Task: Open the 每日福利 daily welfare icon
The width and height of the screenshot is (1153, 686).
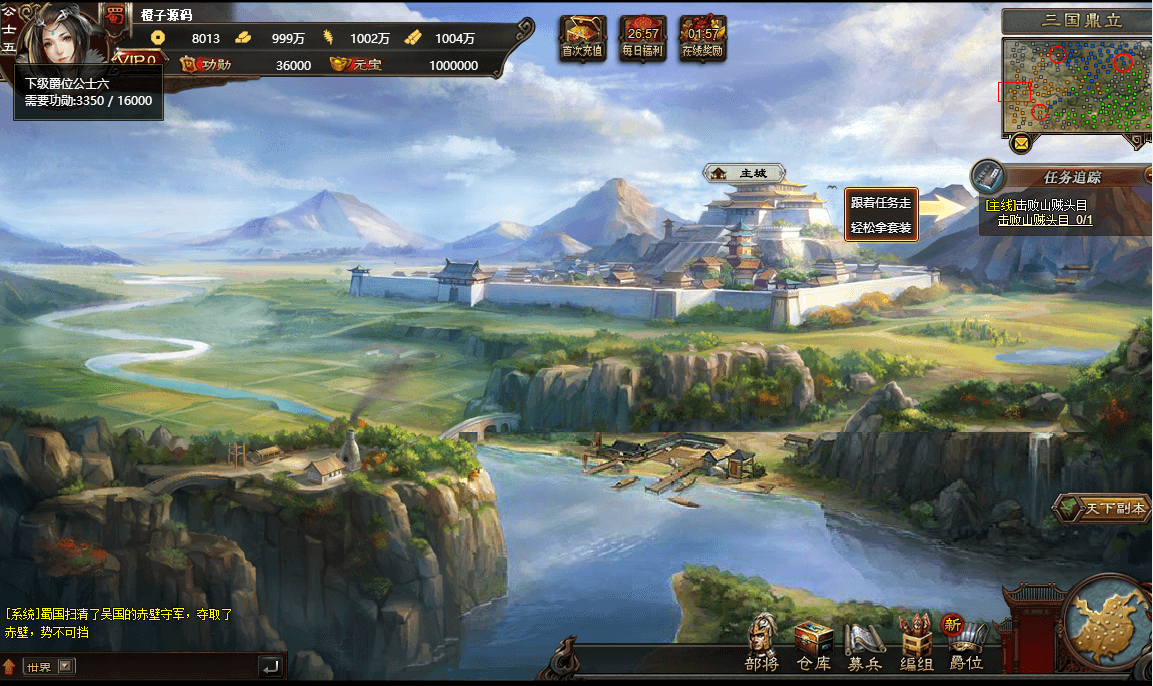Action: (x=642, y=38)
